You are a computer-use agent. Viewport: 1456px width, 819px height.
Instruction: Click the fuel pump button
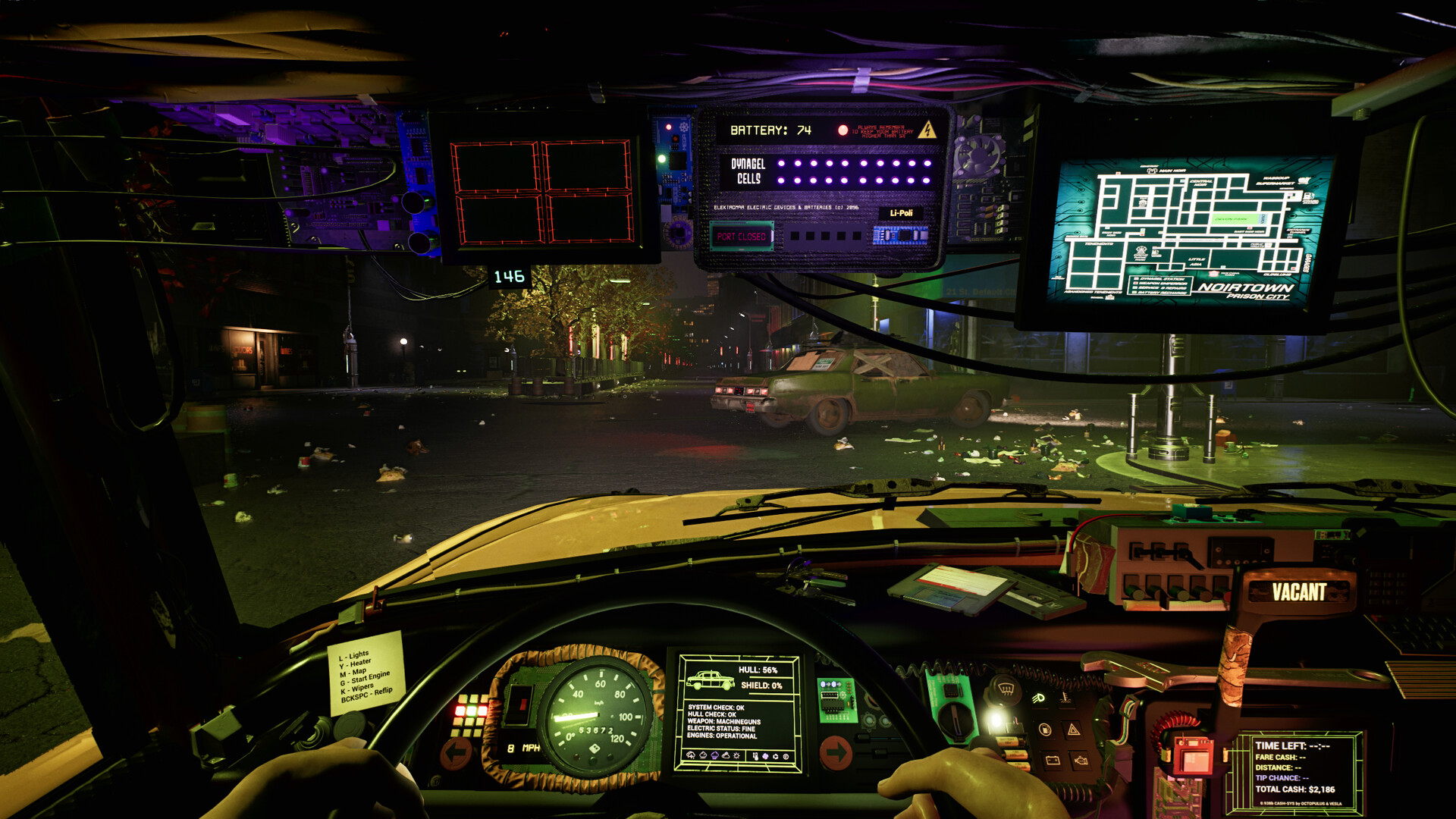1045,730
